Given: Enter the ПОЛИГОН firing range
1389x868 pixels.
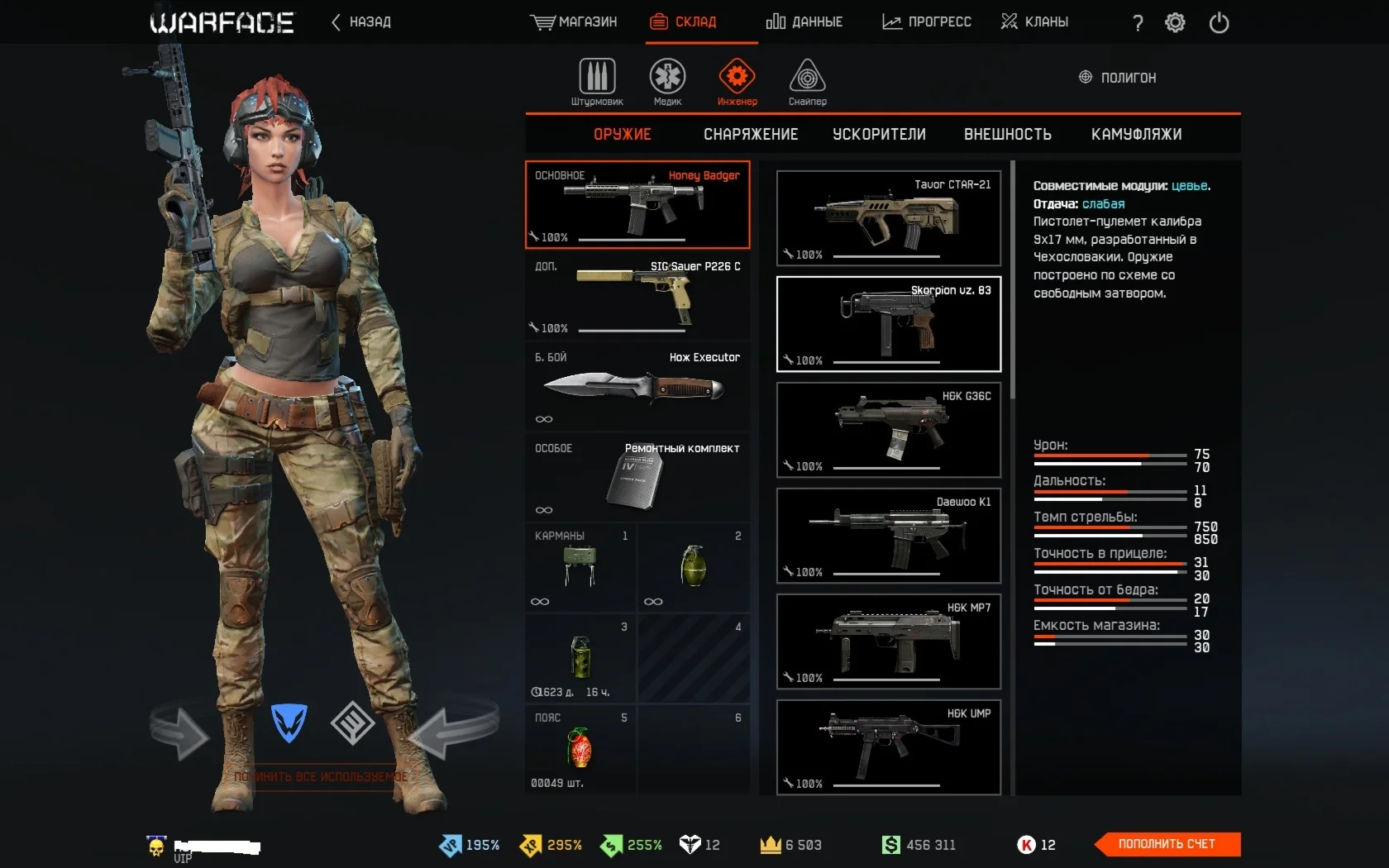Looking at the screenshot, I should (x=1118, y=78).
